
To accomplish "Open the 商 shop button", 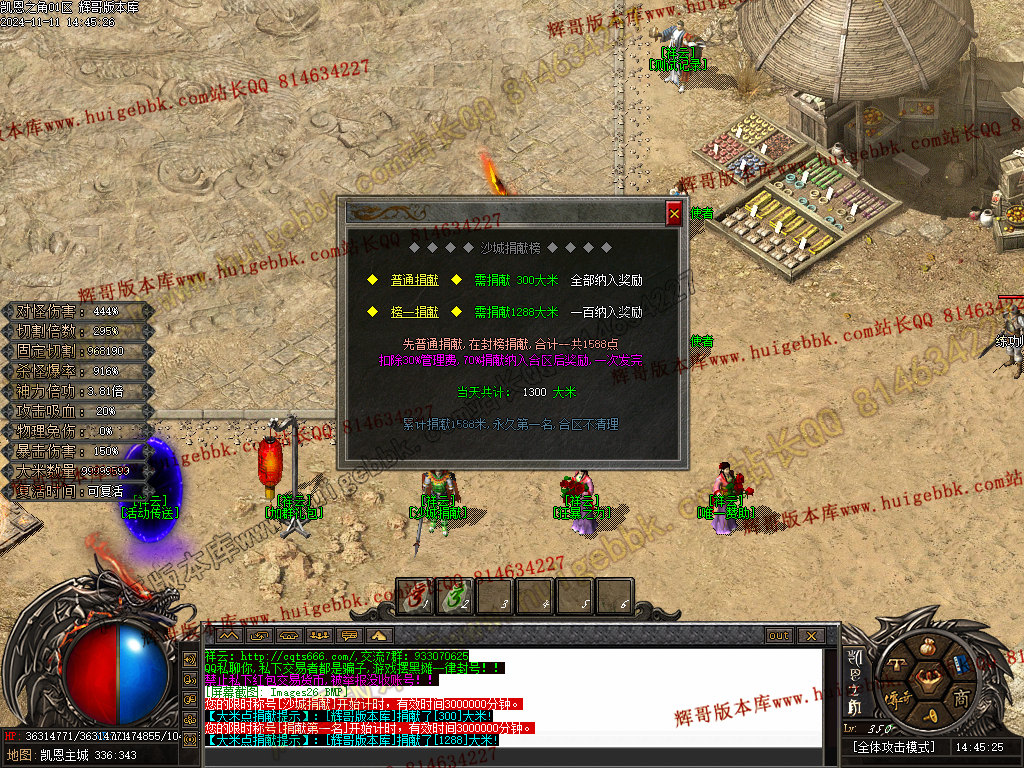I will click(961, 697).
